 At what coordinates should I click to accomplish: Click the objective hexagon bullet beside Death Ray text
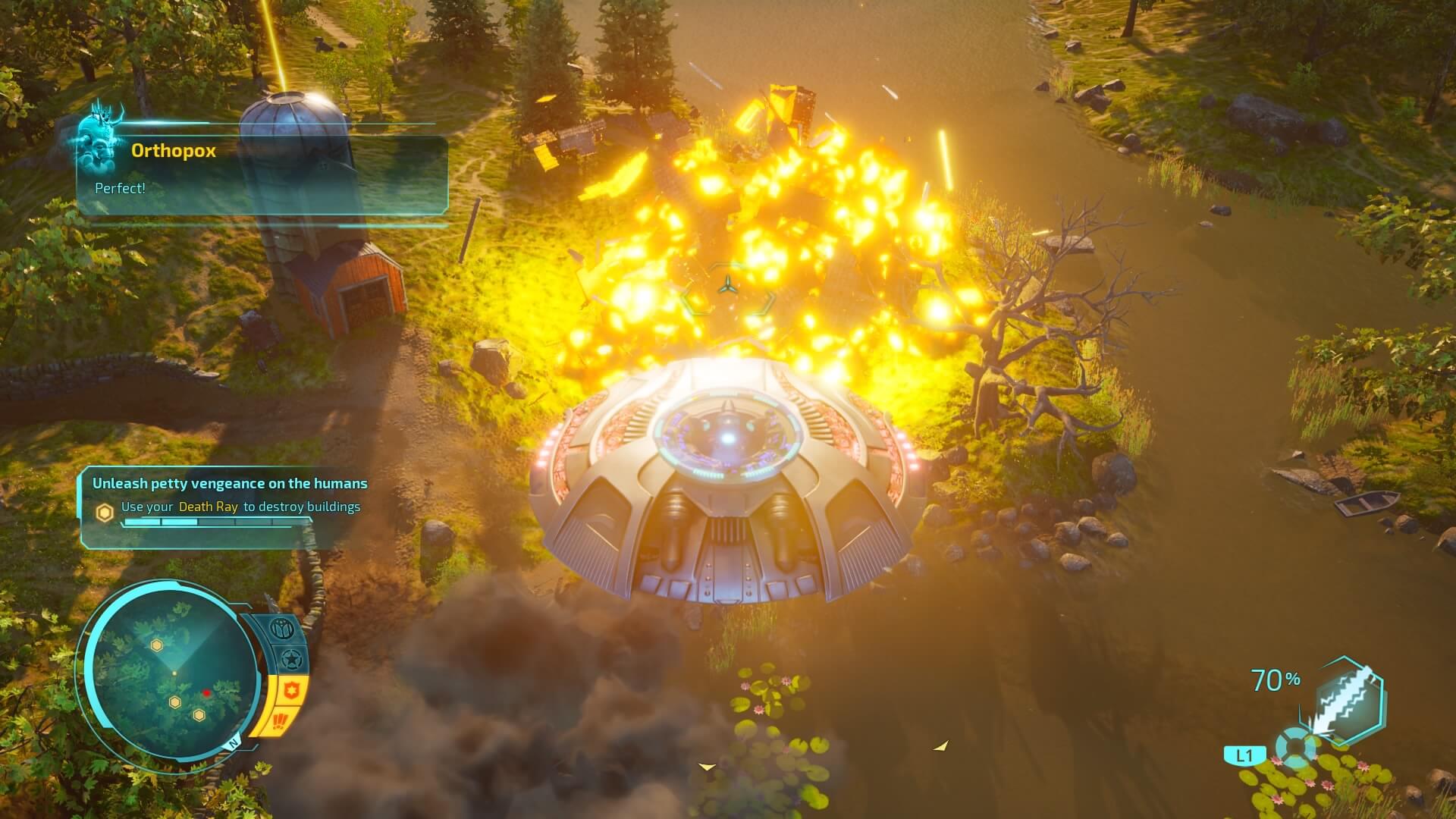click(105, 513)
